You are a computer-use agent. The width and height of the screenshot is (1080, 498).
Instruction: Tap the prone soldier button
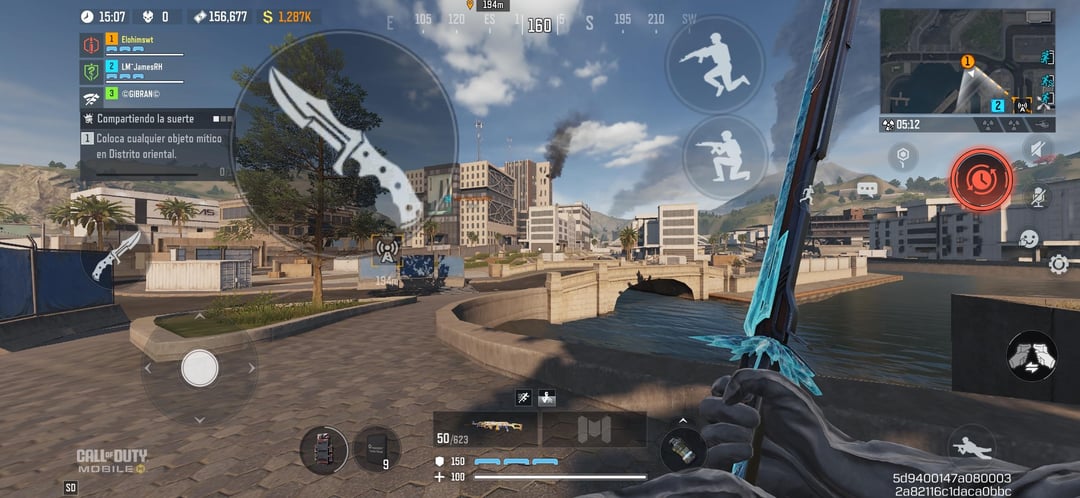971,445
